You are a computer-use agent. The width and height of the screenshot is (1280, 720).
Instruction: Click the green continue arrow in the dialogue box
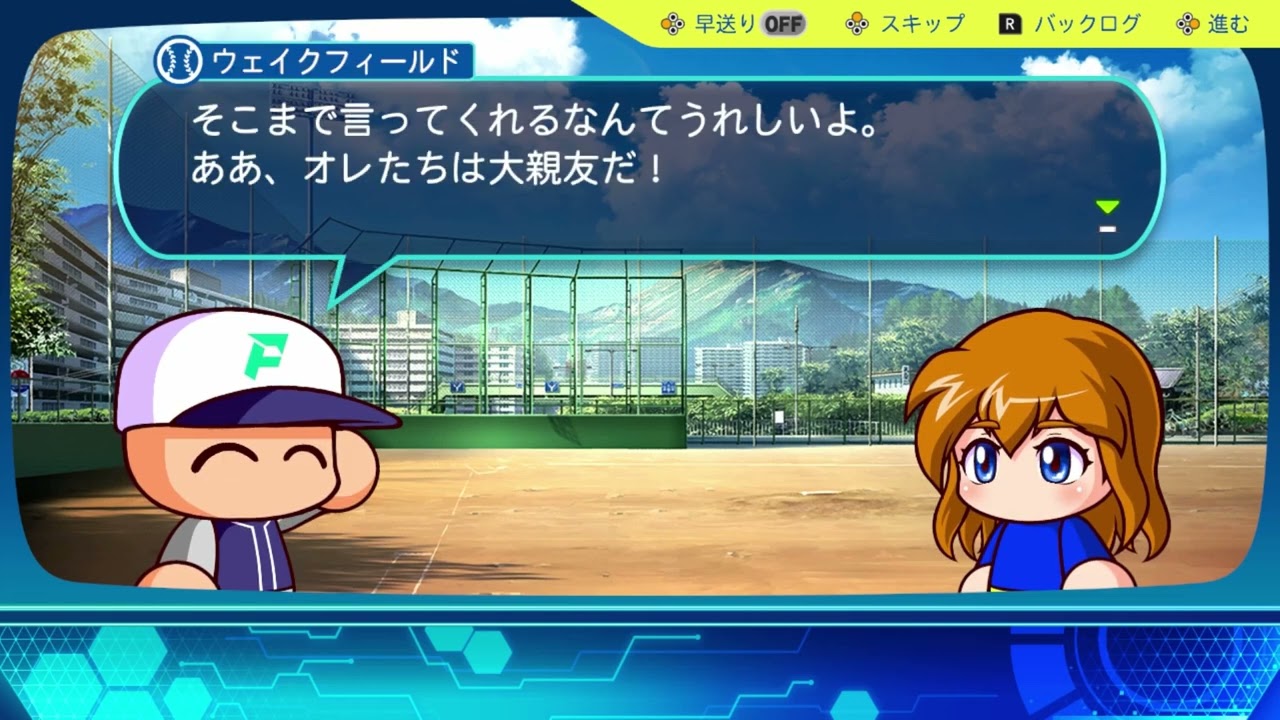point(1107,208)
